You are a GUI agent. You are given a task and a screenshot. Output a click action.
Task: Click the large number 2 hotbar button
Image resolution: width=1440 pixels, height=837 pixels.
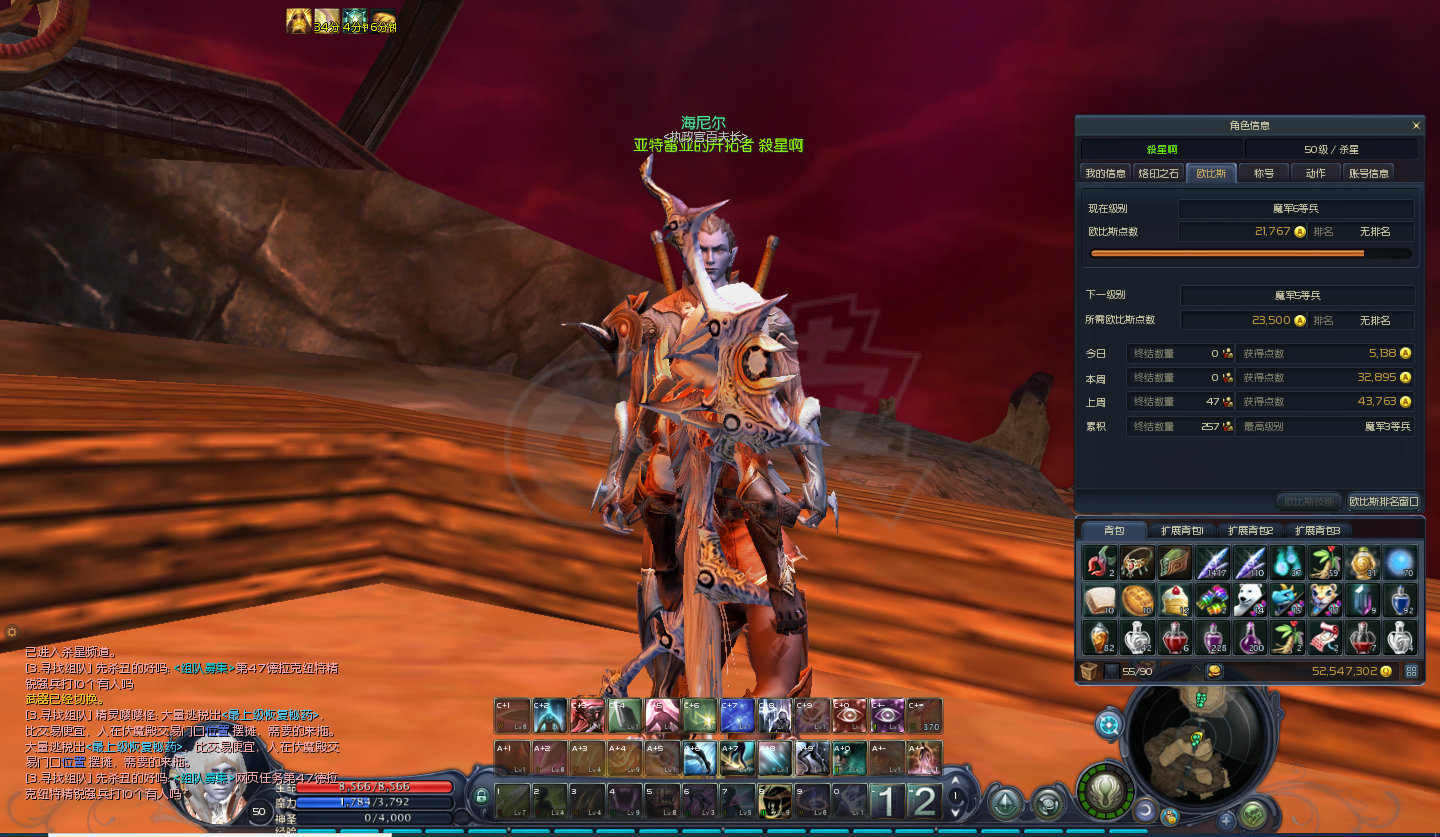click(924, 801)
